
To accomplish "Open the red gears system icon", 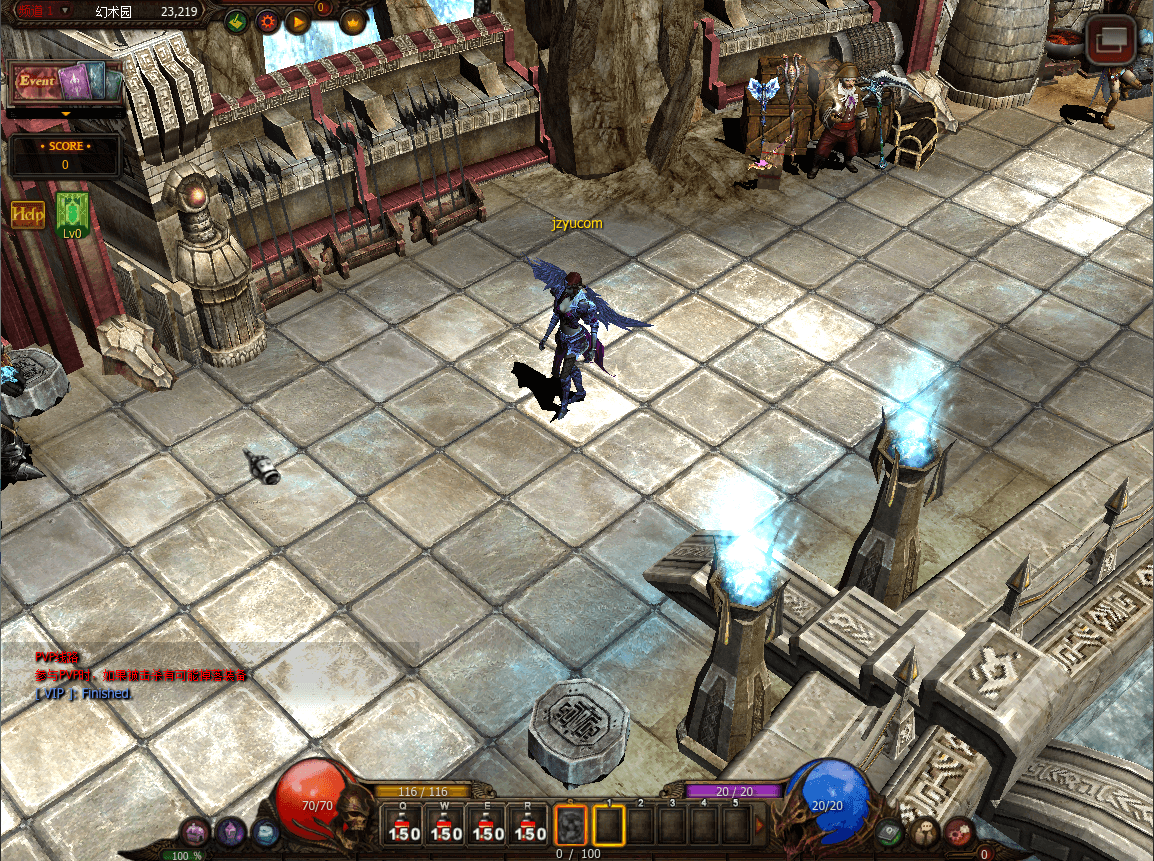I will click(959, 830).
